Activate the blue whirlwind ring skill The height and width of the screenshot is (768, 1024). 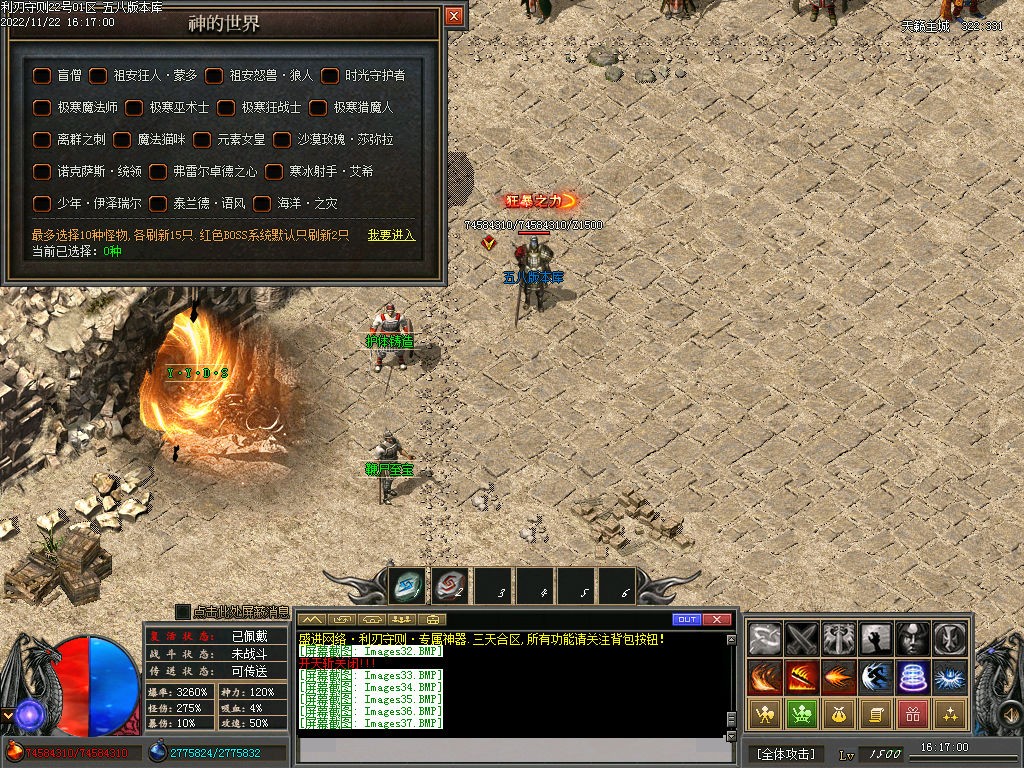pos(913,677)
